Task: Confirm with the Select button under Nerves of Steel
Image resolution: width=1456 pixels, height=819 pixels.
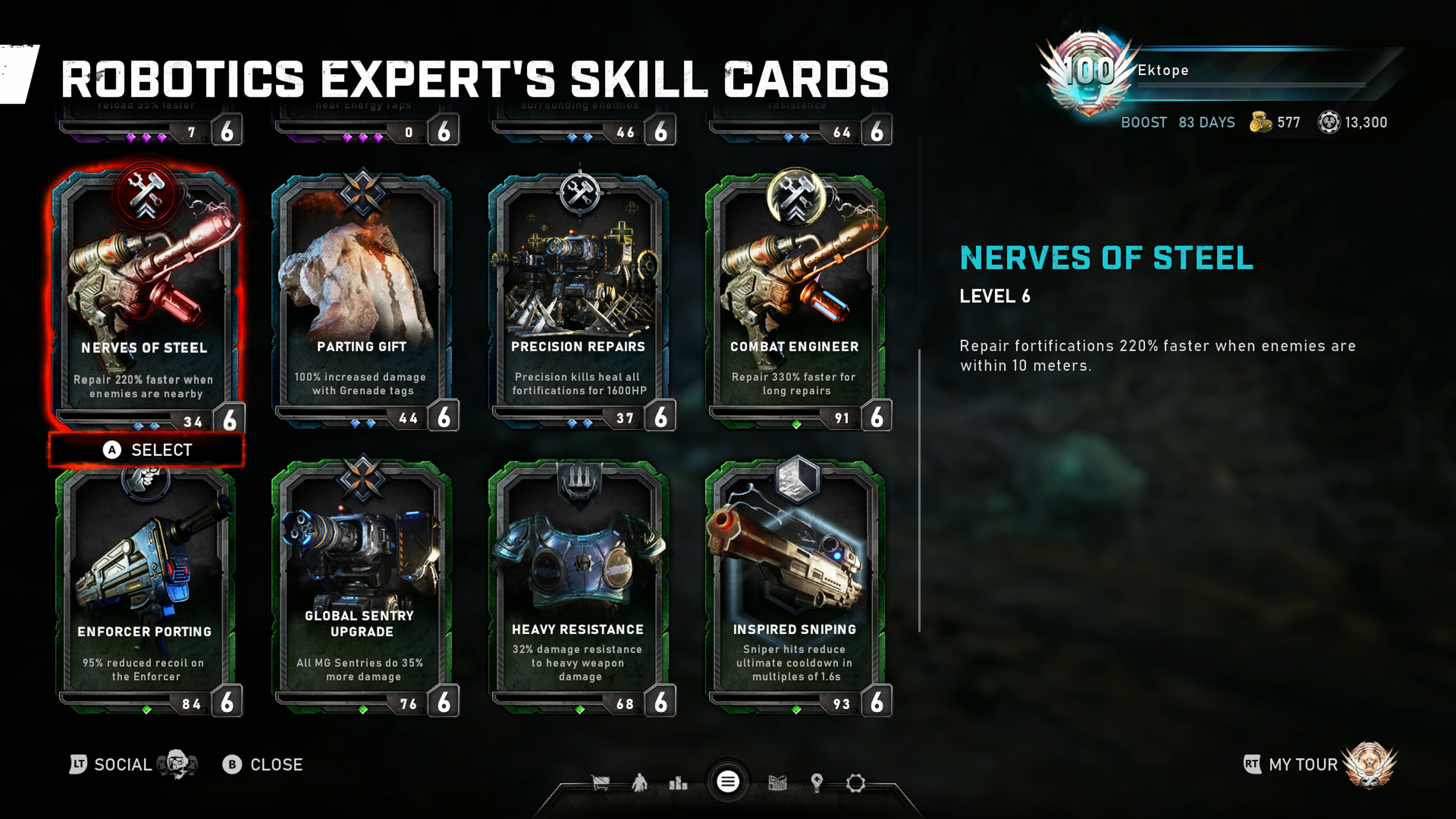Action: [147, 450]
